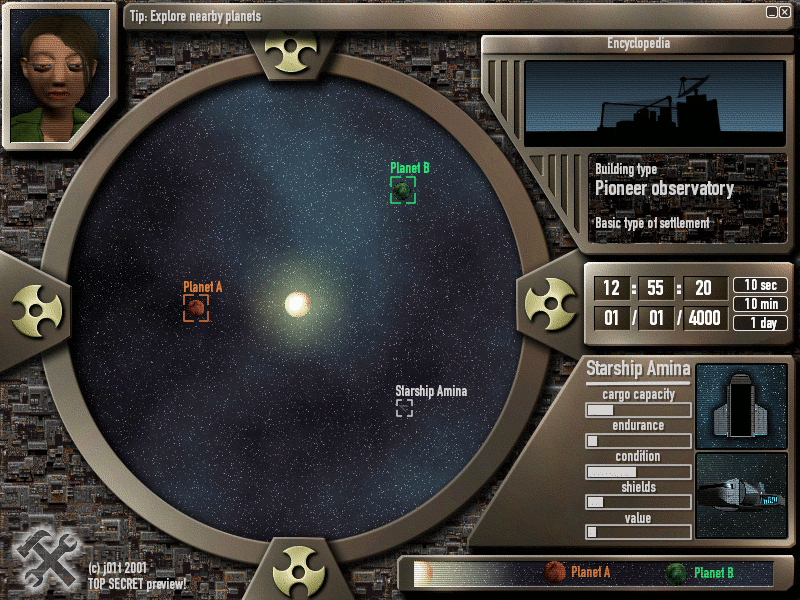Advance time by 1 day
This screenshot has width=800, height=600.
pos(760,323)
